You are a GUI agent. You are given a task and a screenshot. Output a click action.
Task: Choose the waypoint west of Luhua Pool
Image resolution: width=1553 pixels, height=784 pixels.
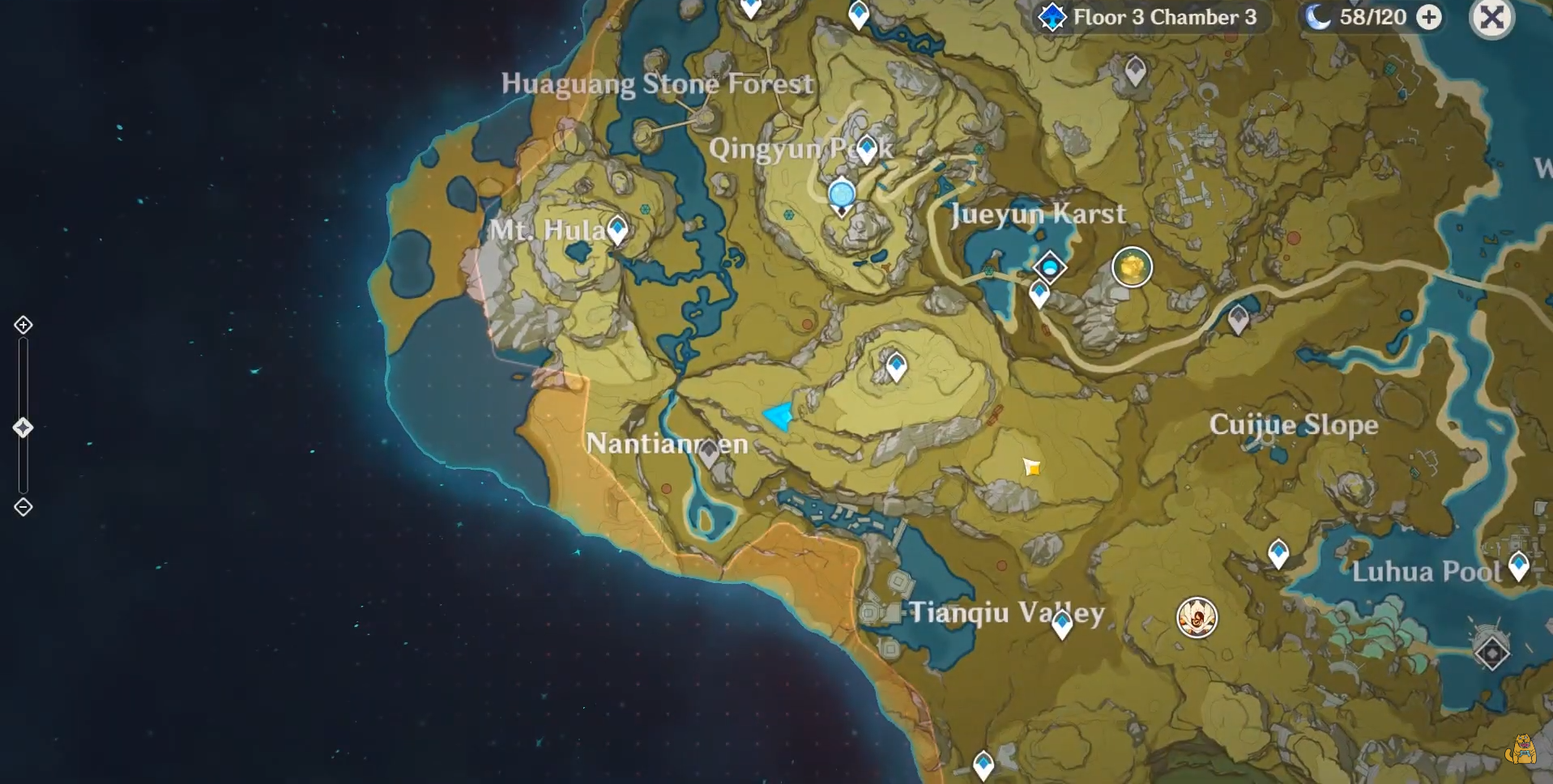point(1278,553)
